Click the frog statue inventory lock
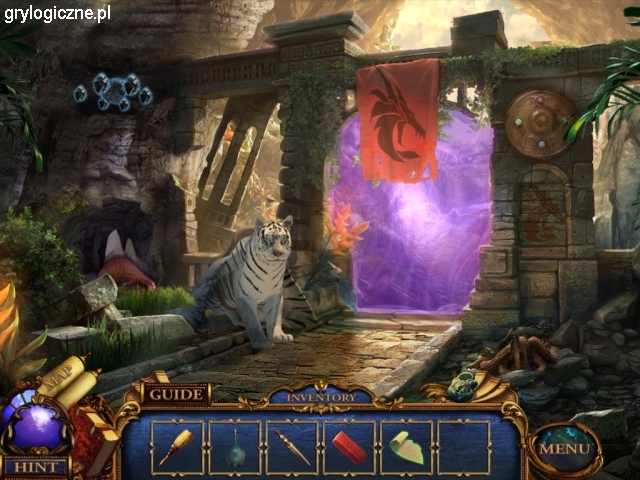Viewport: 640px width, 480px height. 462,385
